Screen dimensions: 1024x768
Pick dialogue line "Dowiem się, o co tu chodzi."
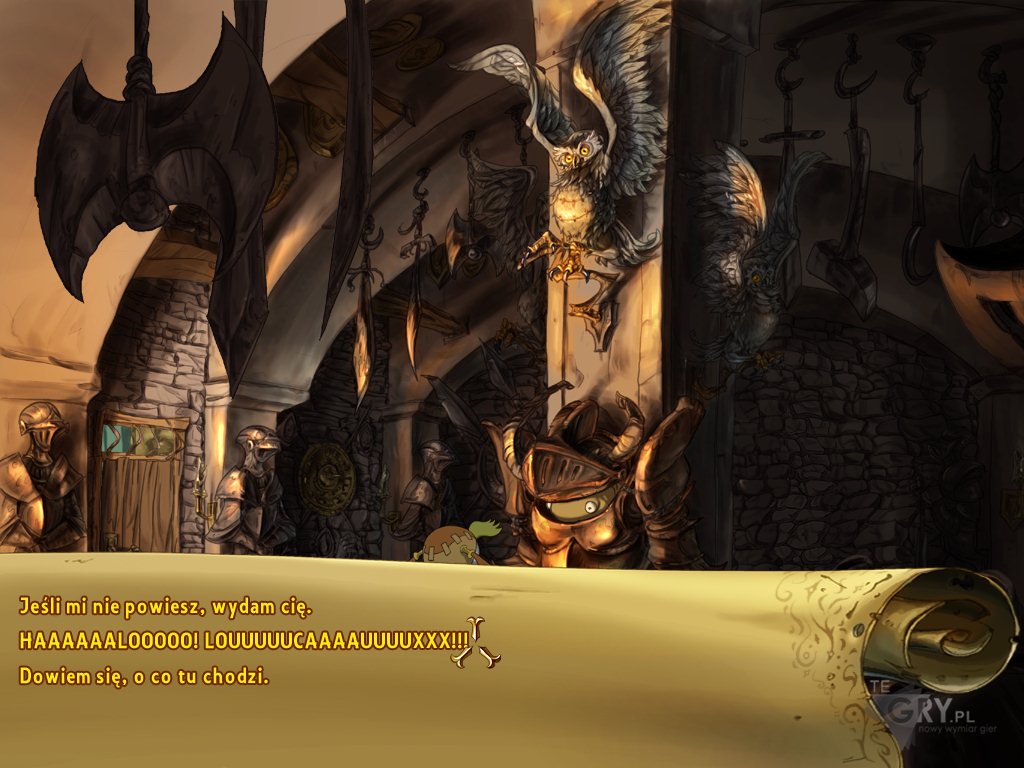[144, 676]
